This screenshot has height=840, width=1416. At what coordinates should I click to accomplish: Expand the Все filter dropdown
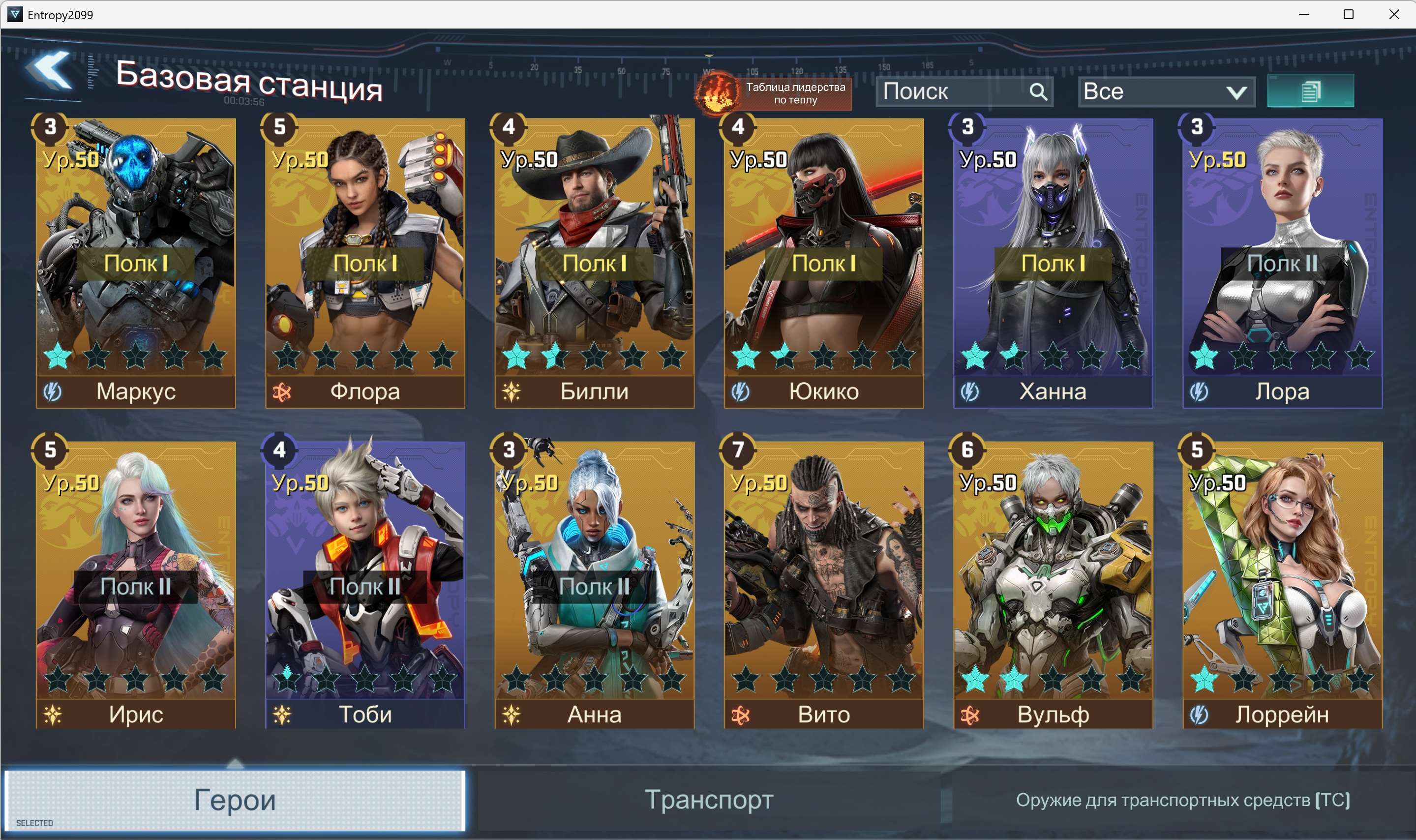click(1166, 91)
